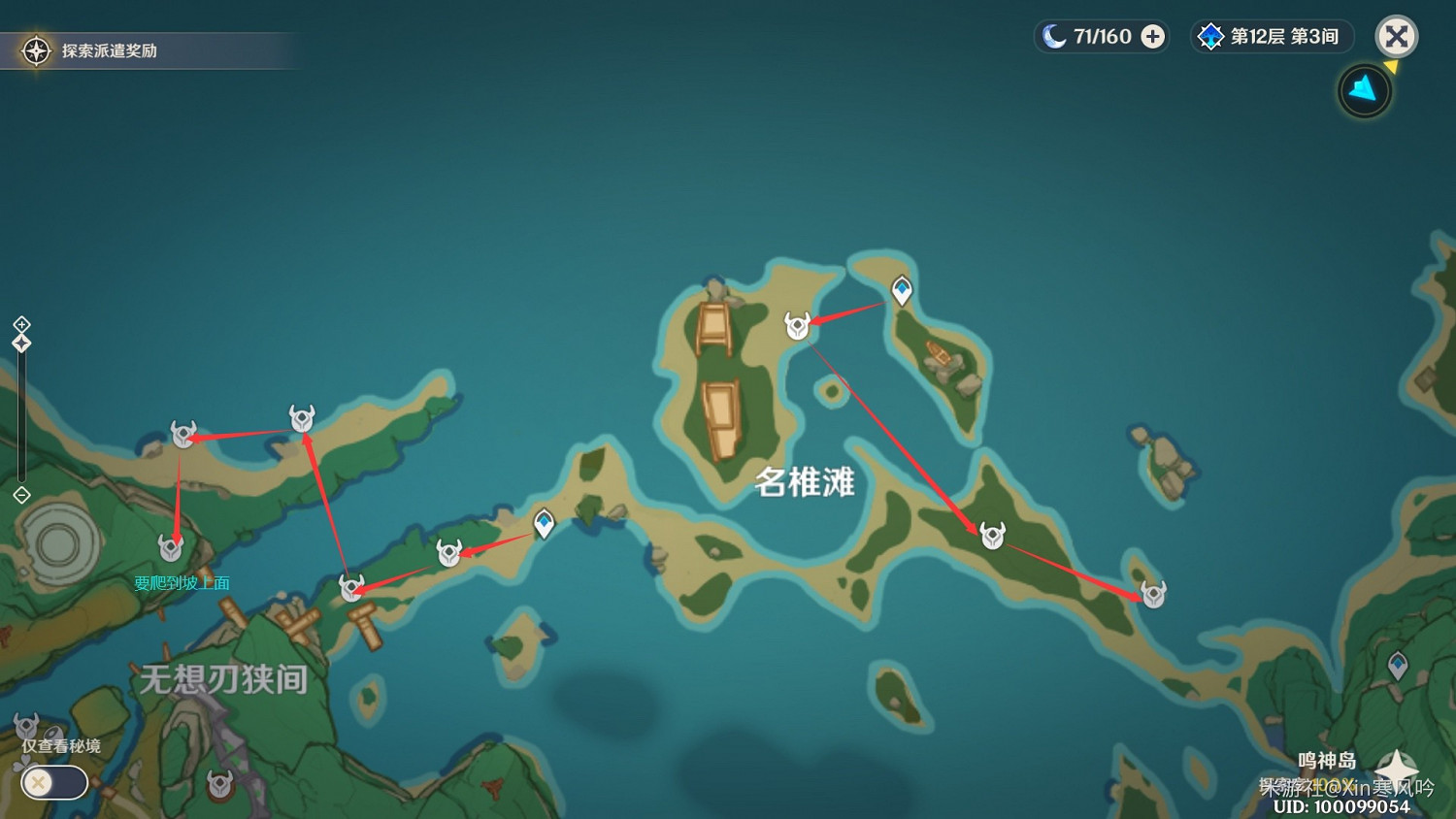Toggle the 仅查看秘境 switch on
Image resolution: width=1456 pixels, height=819 pixels.
pos(53,782)
